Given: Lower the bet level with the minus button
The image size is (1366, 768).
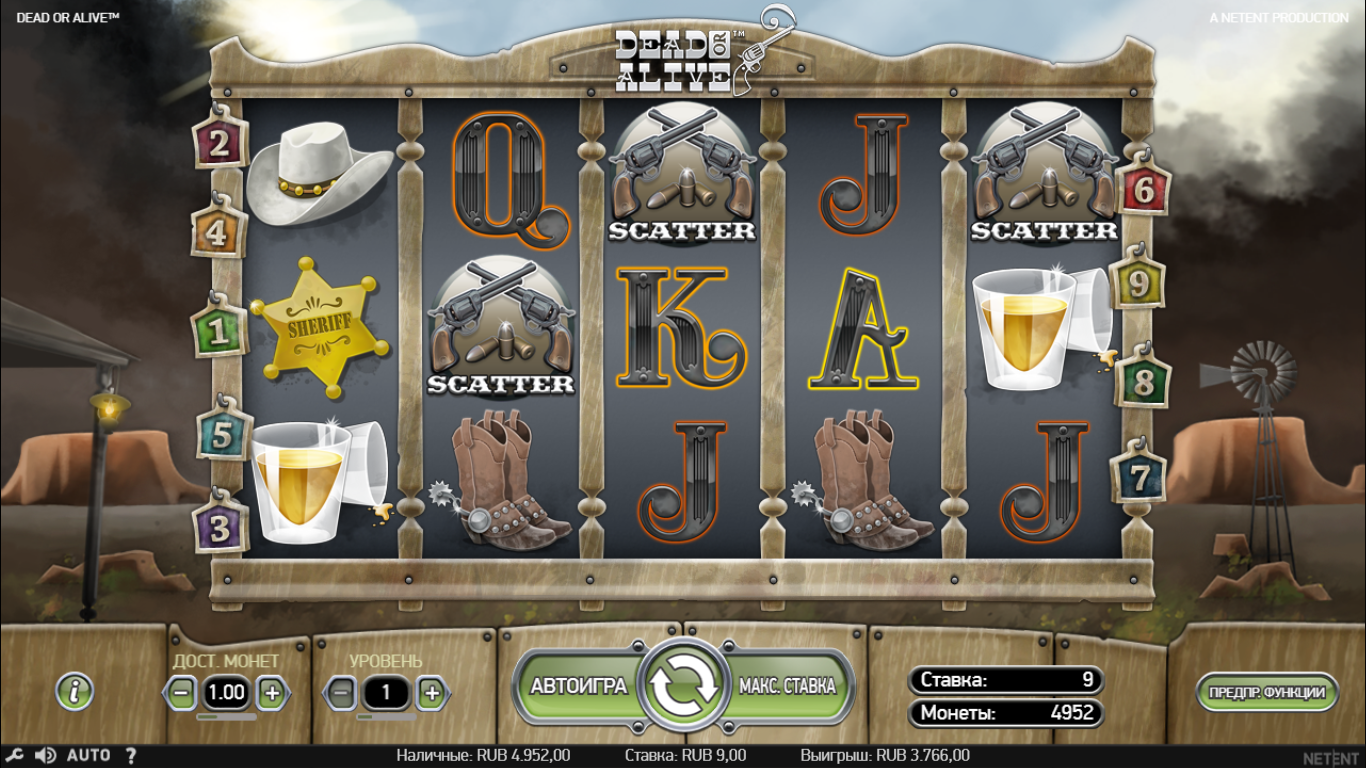Looking at the screenshot, I should pos(341,692).
